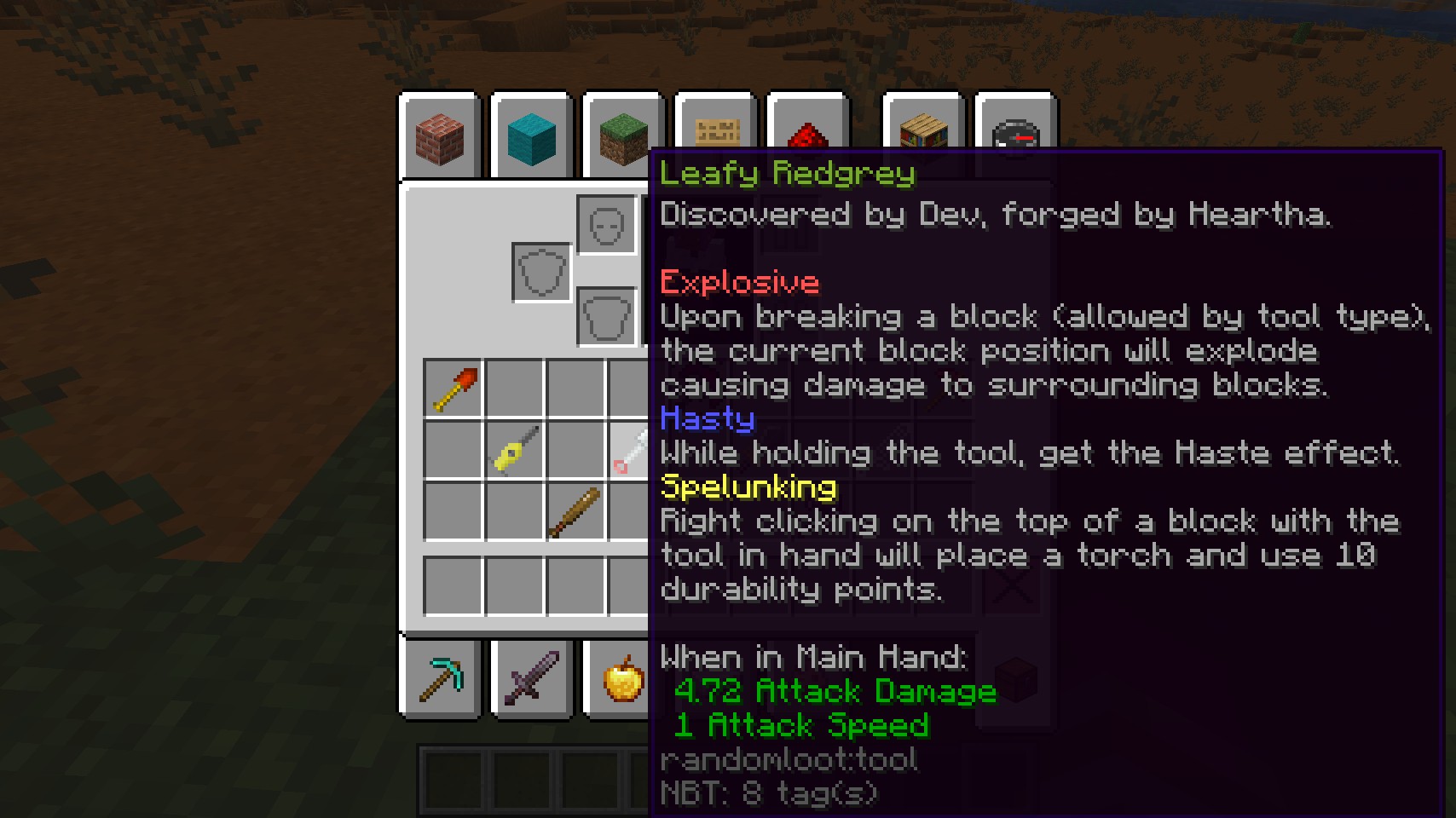
Task: Open the bookshelf saved hotbars tab
Action: 923,130
